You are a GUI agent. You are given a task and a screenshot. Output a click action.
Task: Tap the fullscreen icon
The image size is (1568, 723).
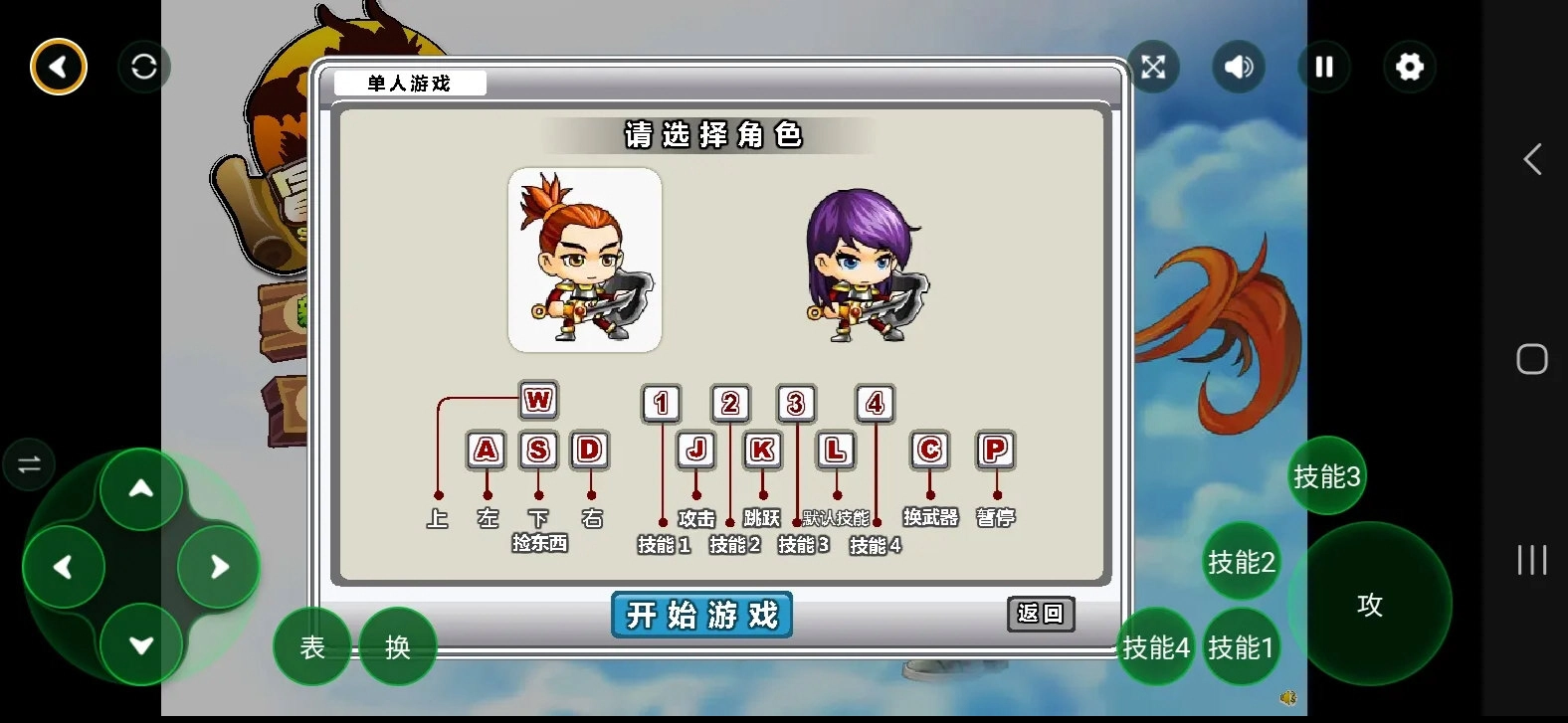coord(1152,66)
